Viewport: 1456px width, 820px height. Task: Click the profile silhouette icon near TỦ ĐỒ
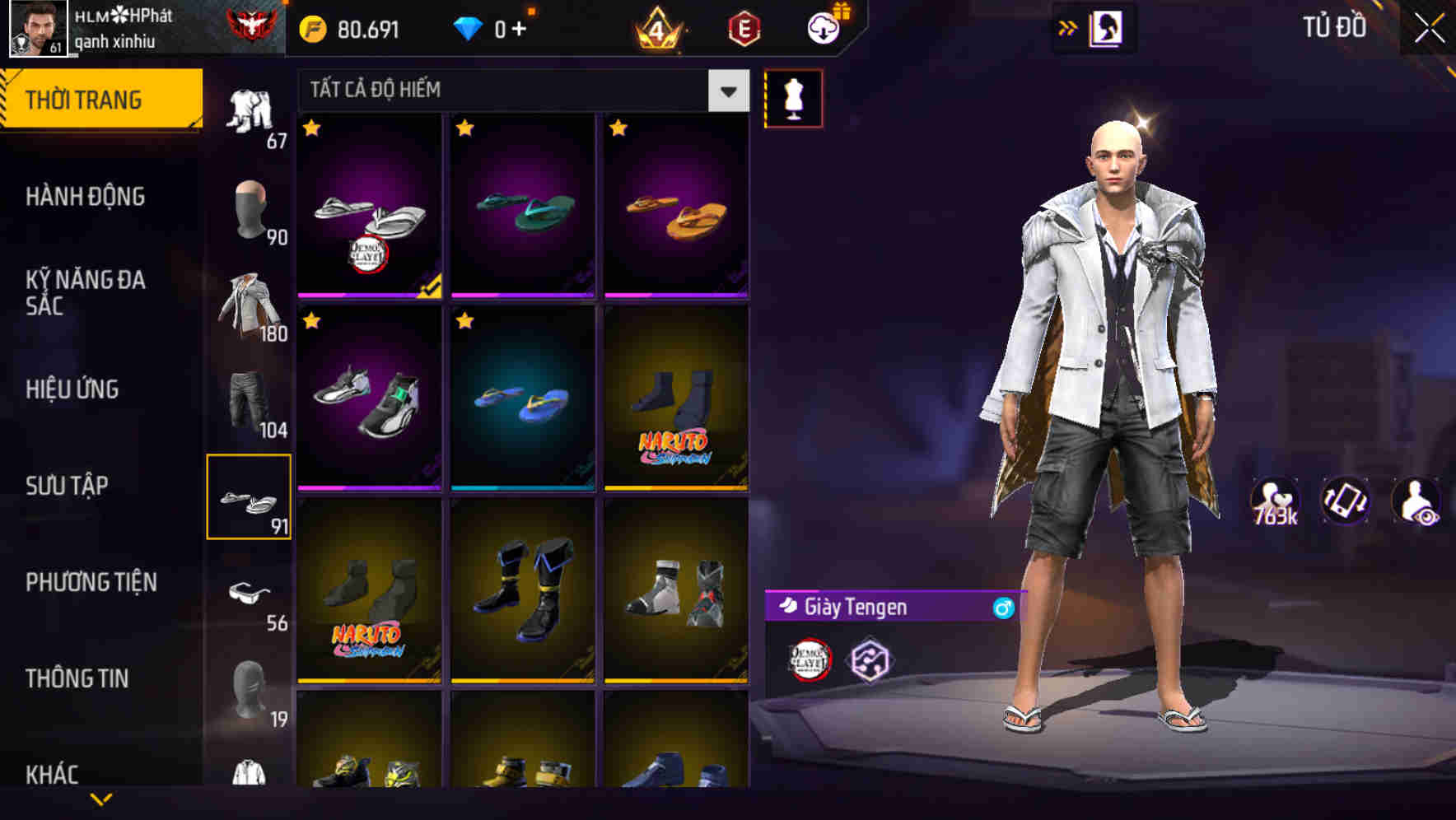tap(1108, 26)
